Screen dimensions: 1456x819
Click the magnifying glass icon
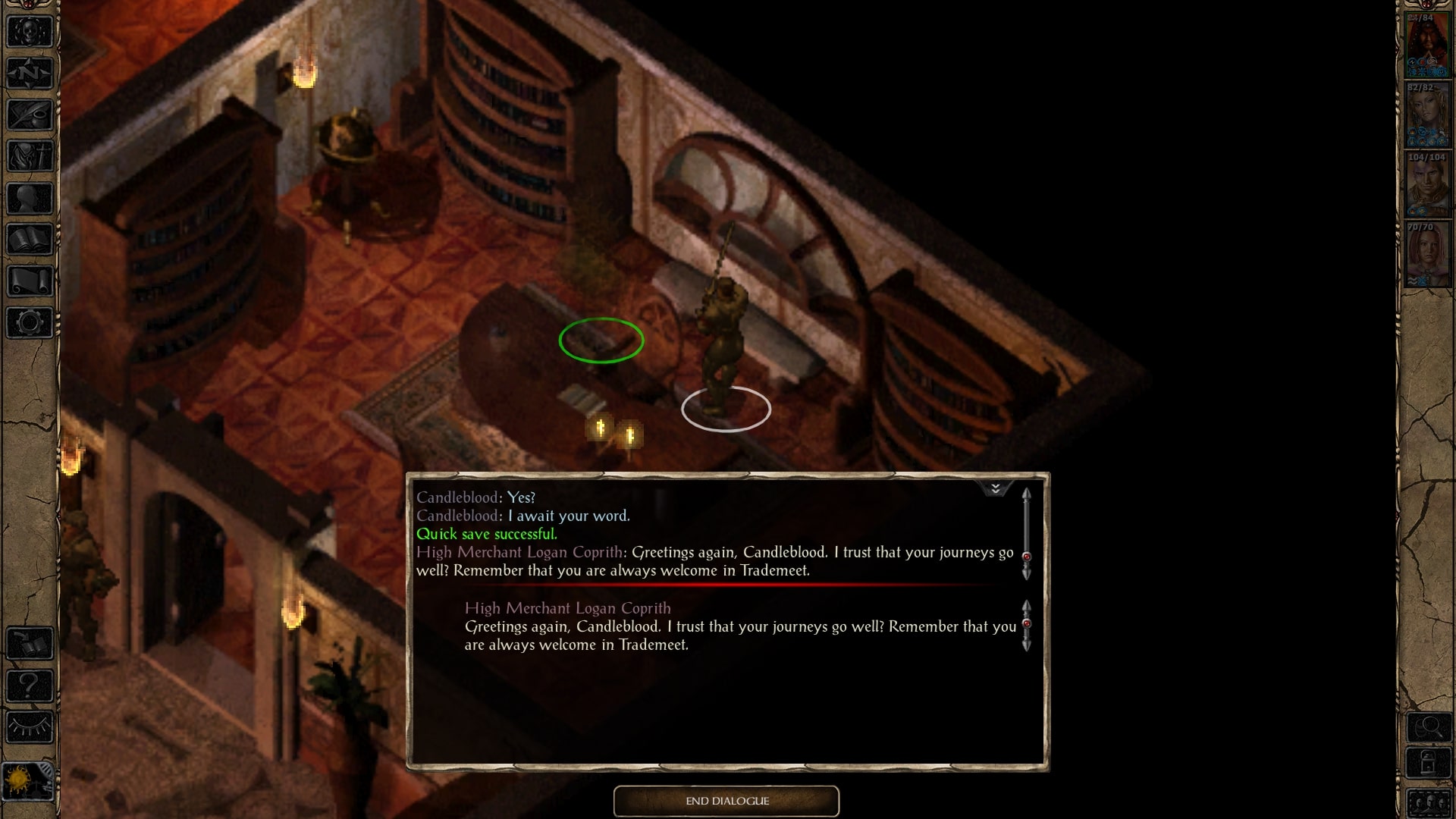pos(1429,728)
